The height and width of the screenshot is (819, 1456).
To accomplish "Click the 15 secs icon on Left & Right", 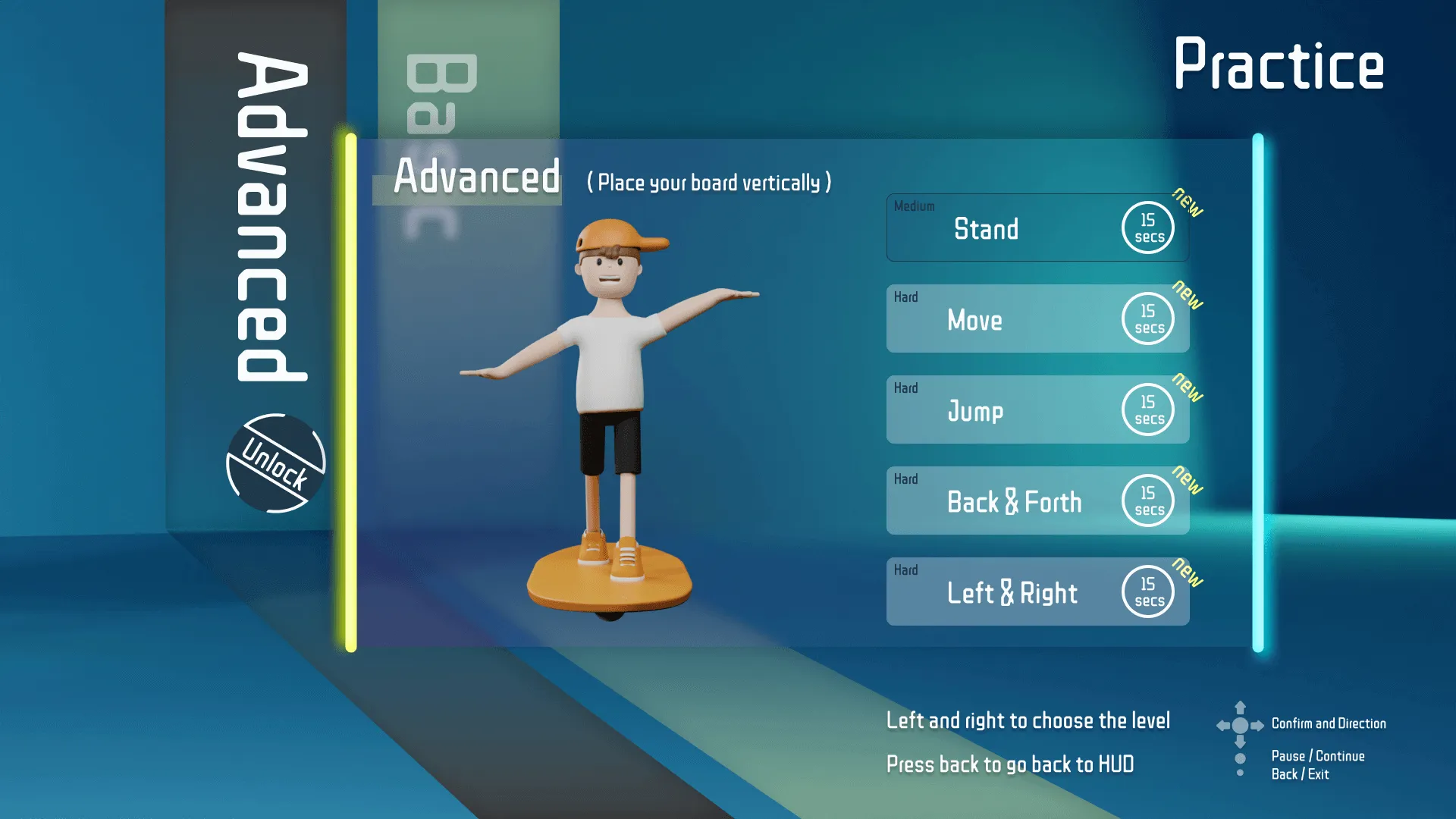I will (x=1147, y=591).
